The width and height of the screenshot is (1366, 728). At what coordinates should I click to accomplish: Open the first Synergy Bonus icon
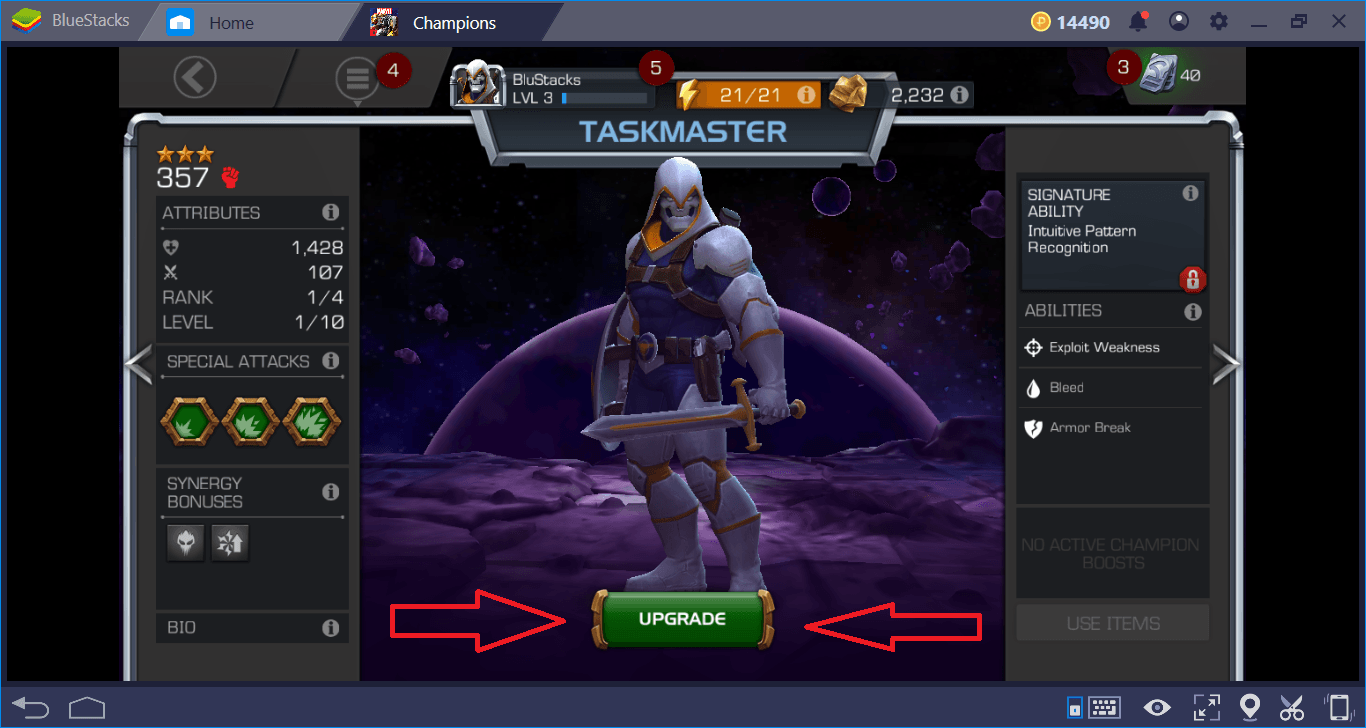185,542
